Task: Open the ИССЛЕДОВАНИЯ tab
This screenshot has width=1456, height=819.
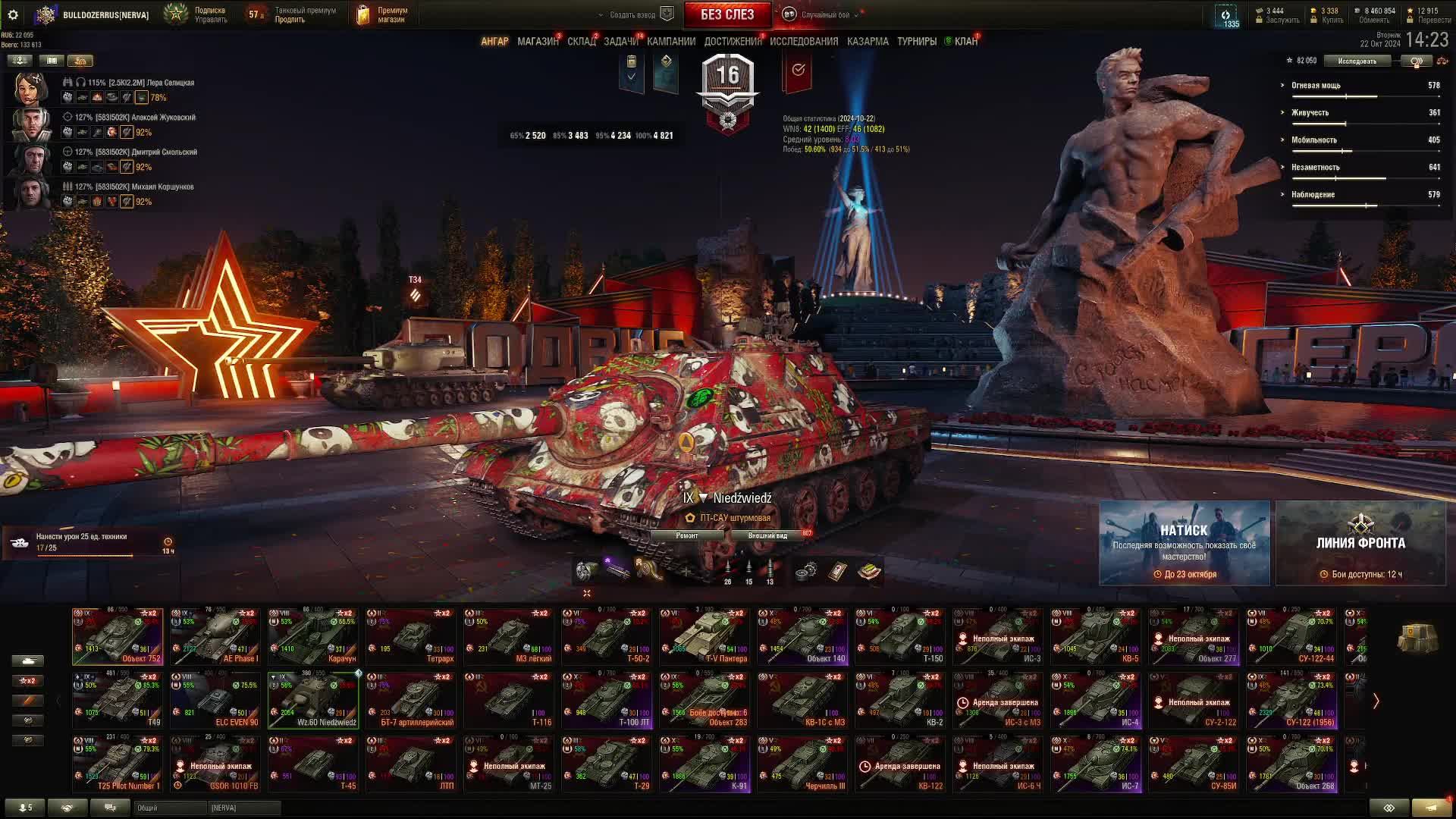Action: coord(803,42)
